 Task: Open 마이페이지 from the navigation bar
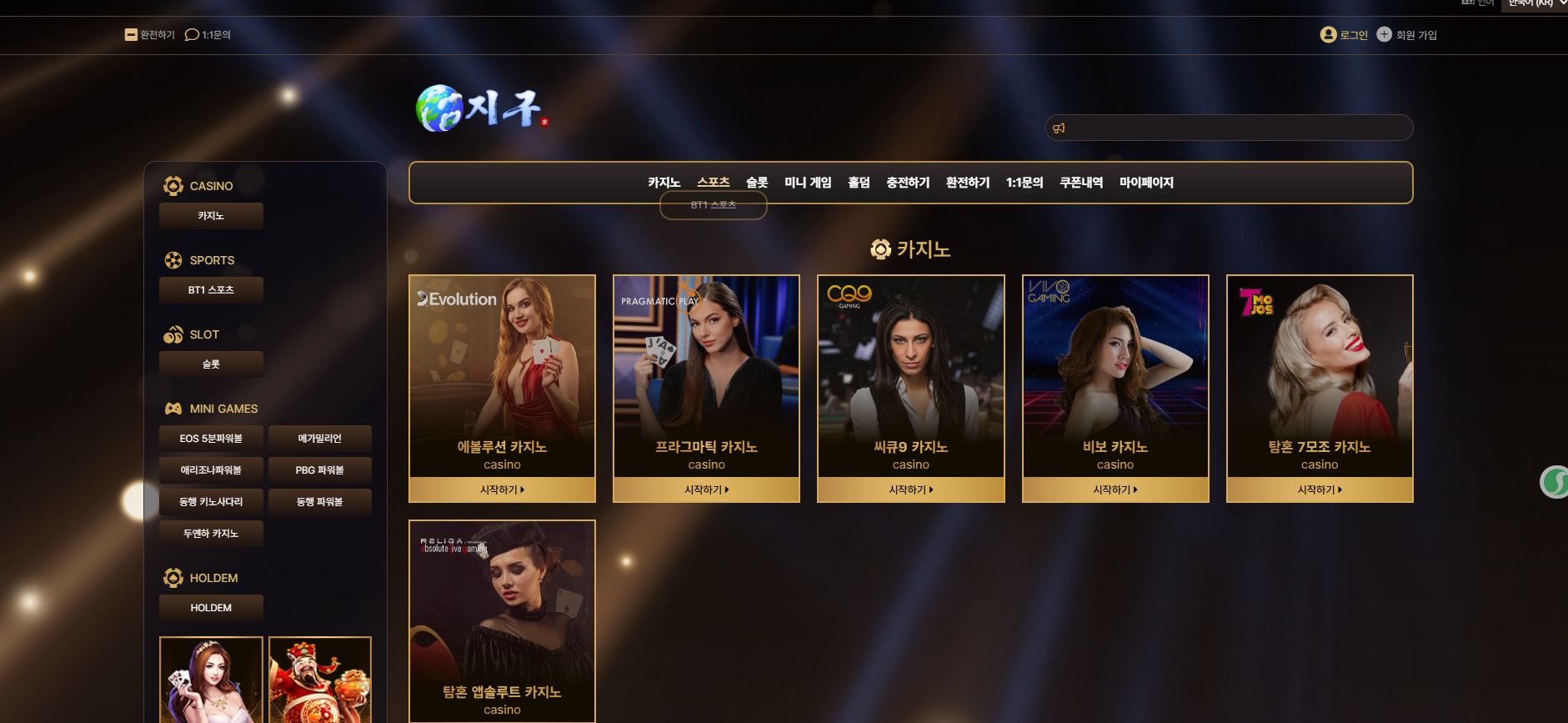[1146, 183]
